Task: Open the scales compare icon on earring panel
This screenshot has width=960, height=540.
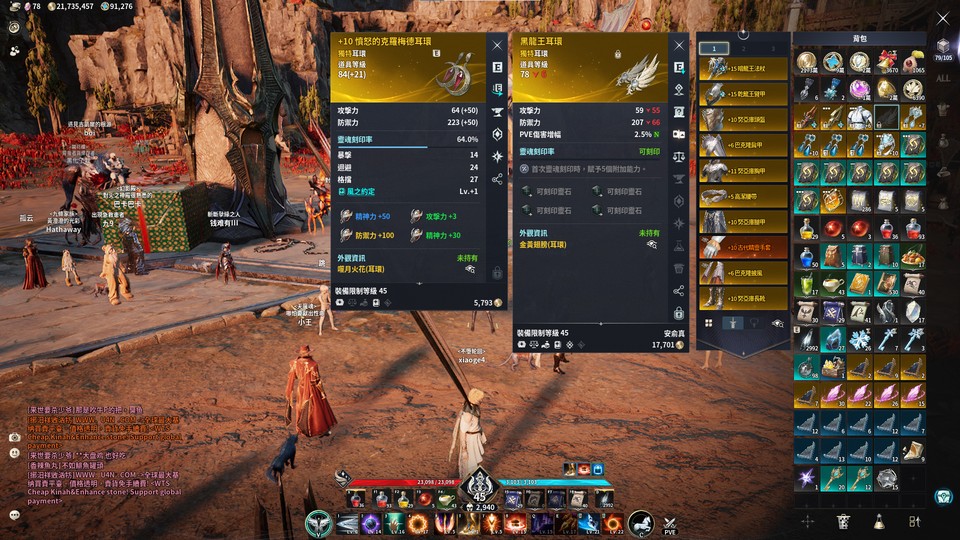Action: (x=679, y=157)
